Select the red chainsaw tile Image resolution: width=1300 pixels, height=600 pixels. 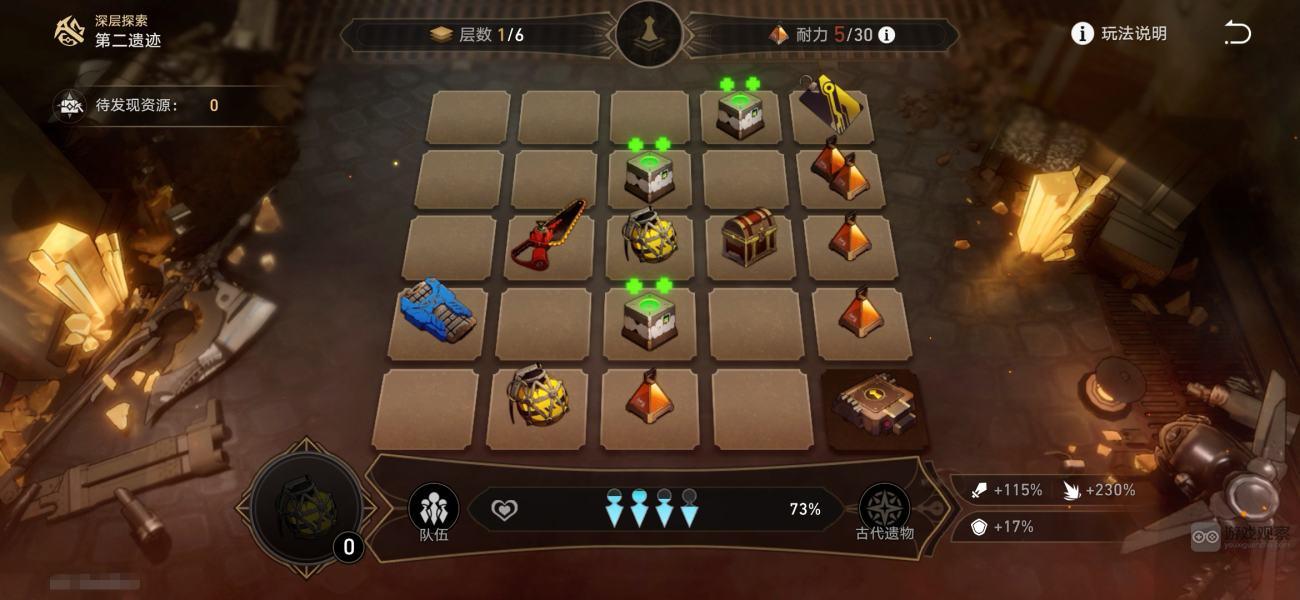[547, 240]
